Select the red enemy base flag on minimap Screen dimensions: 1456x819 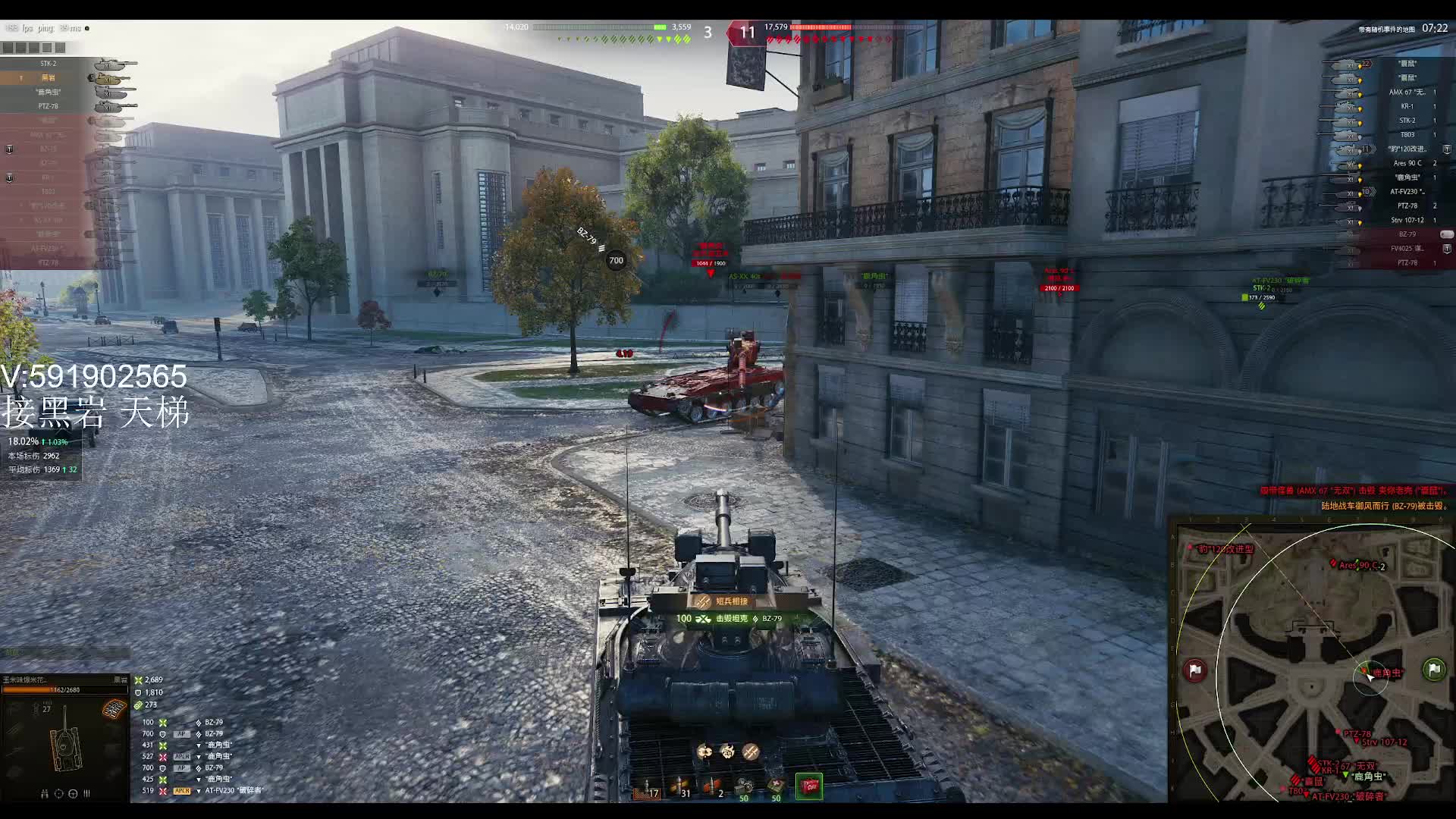[x=1195, y=670]
